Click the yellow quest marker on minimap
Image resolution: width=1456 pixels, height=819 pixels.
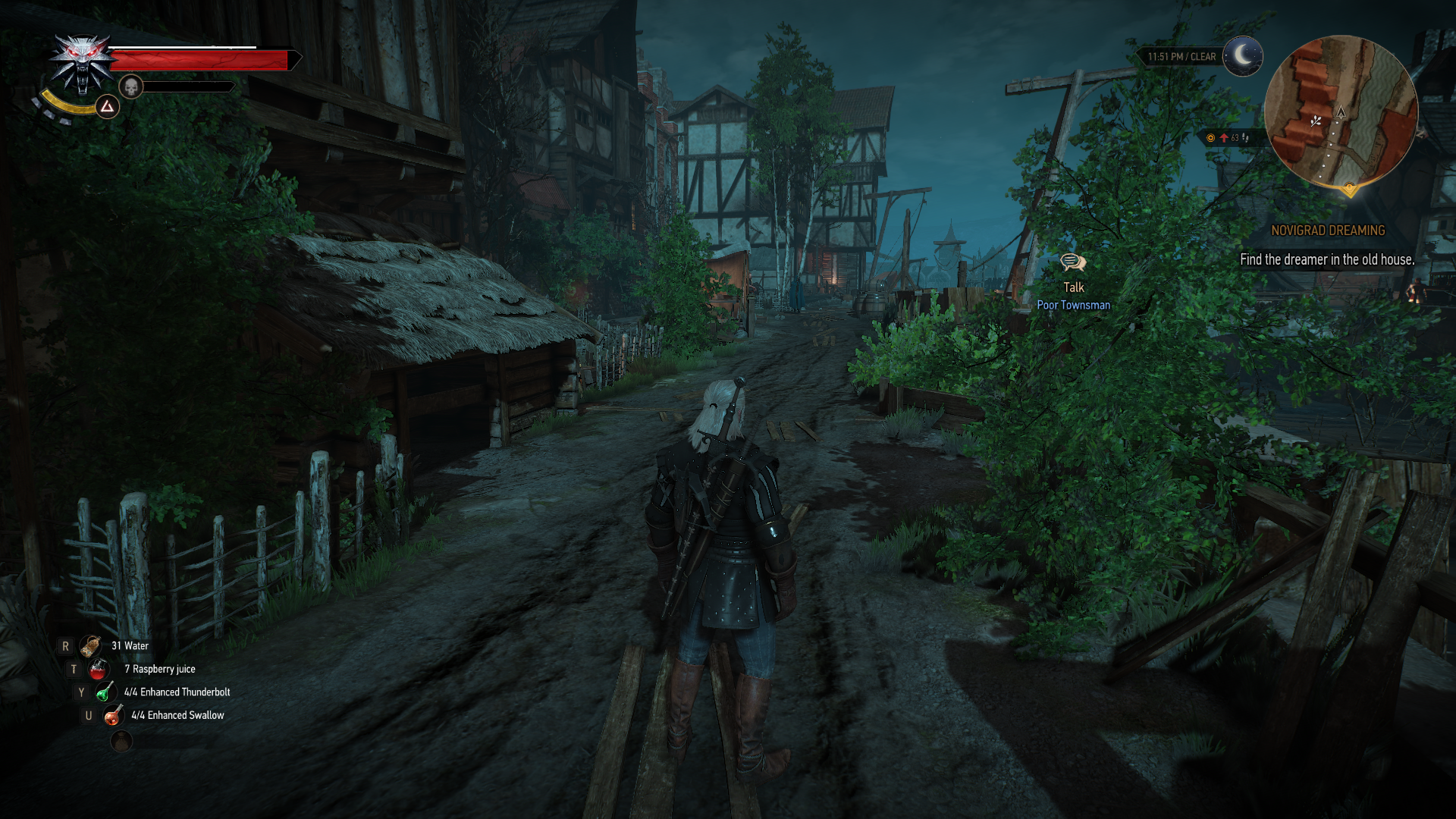(x=1349, y=187)
